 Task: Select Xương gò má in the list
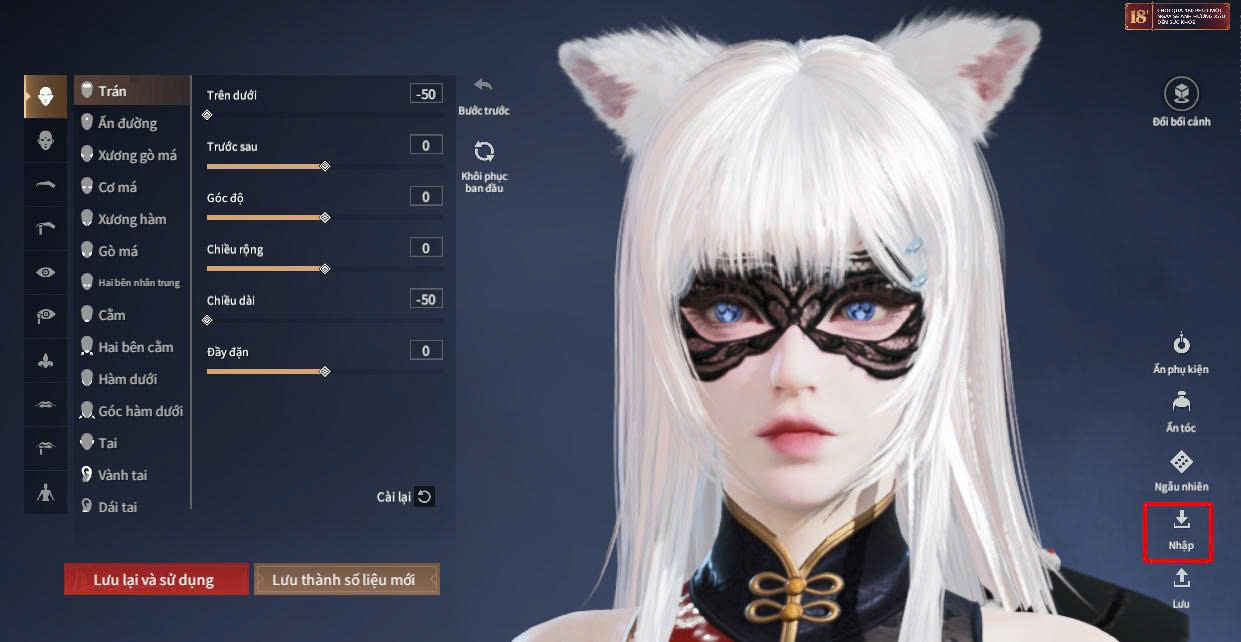tap(136, 155)
